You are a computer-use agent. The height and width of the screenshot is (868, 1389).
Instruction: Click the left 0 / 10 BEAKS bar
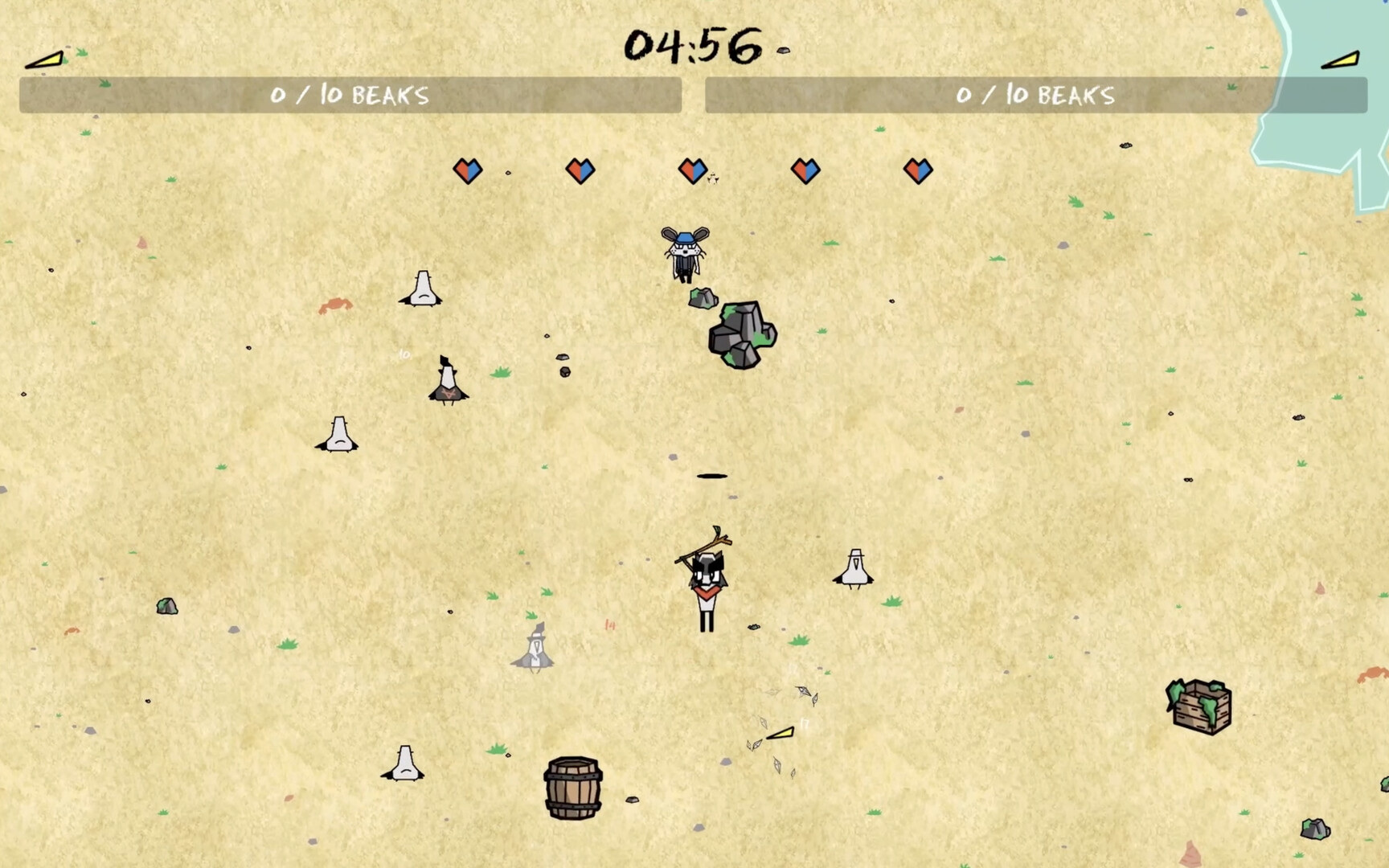click(x=350, y=95)
